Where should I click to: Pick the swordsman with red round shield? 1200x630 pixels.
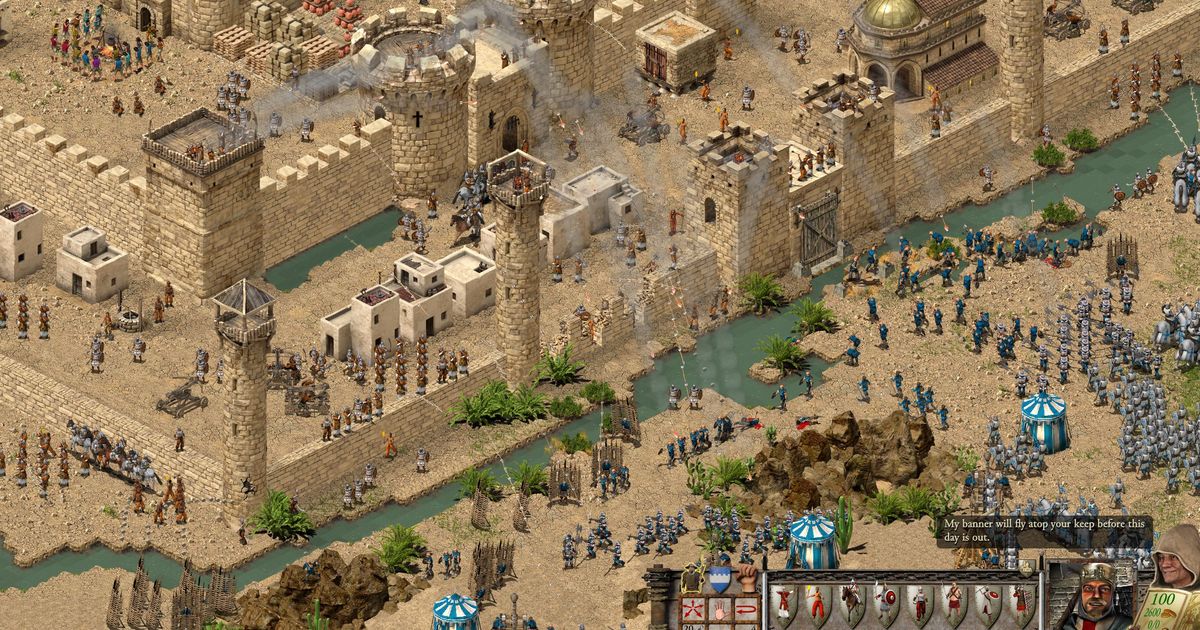885,602
